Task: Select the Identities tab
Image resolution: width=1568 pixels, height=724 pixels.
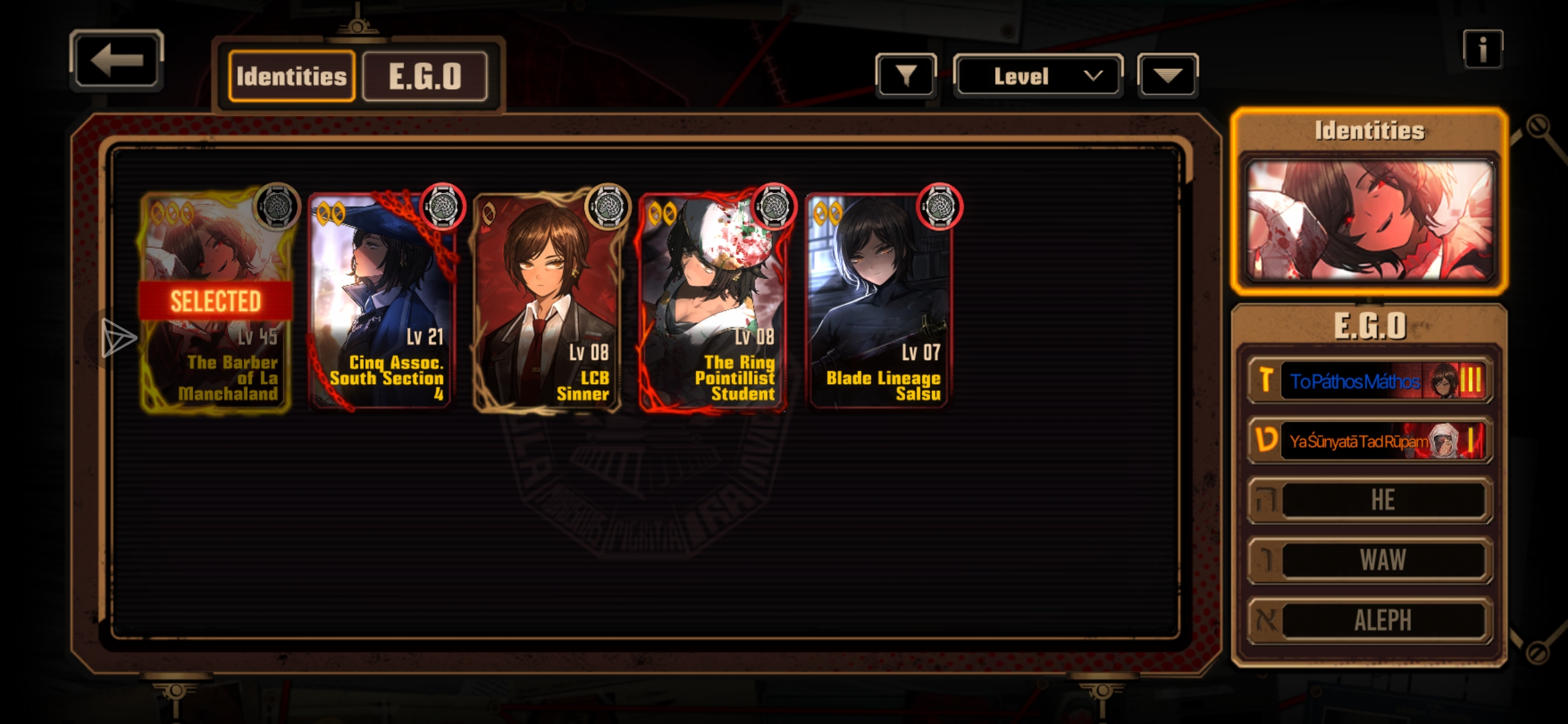Action: click(291, 76)
